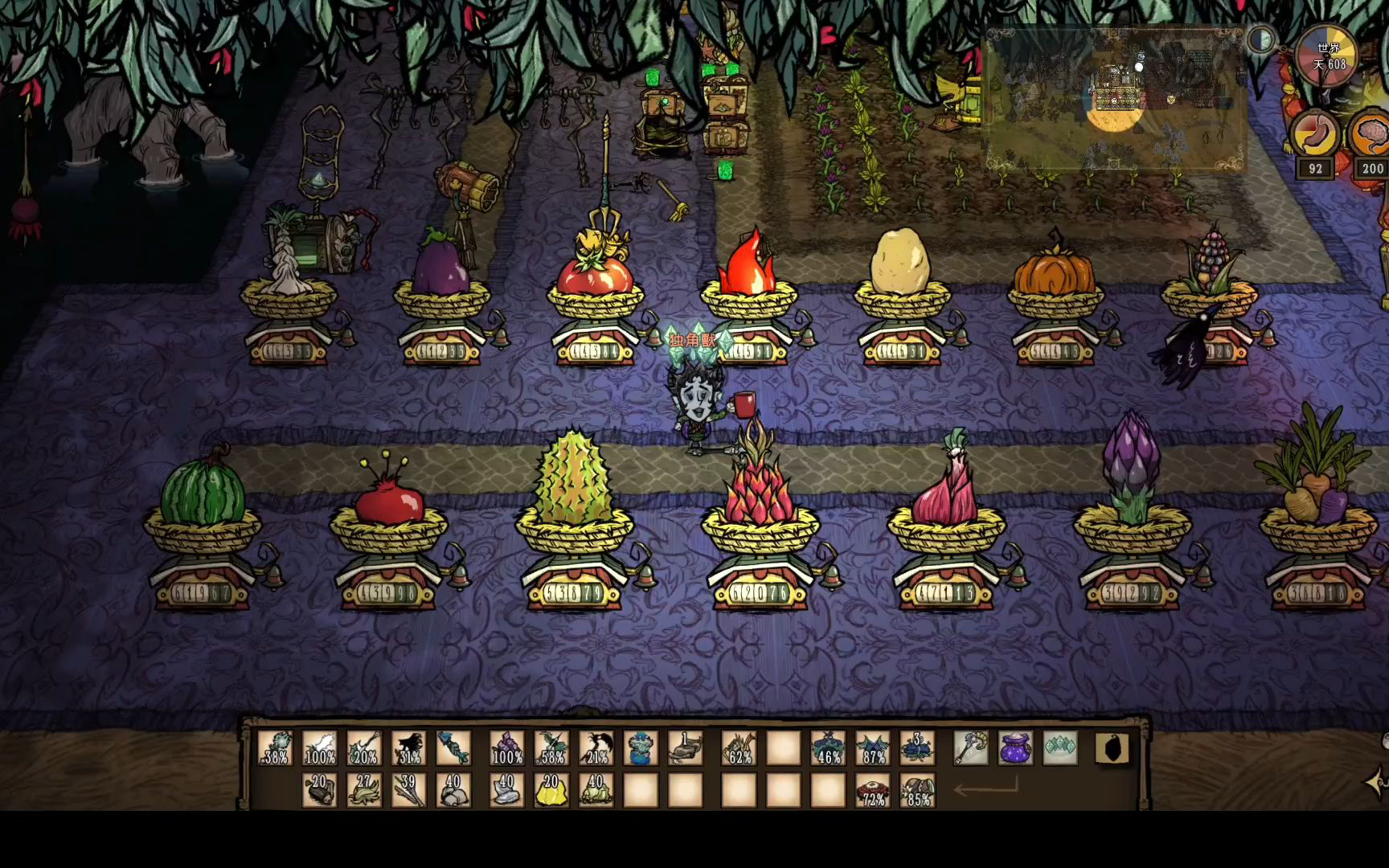Select the 39 twigs stack

(x=408, y=789)
